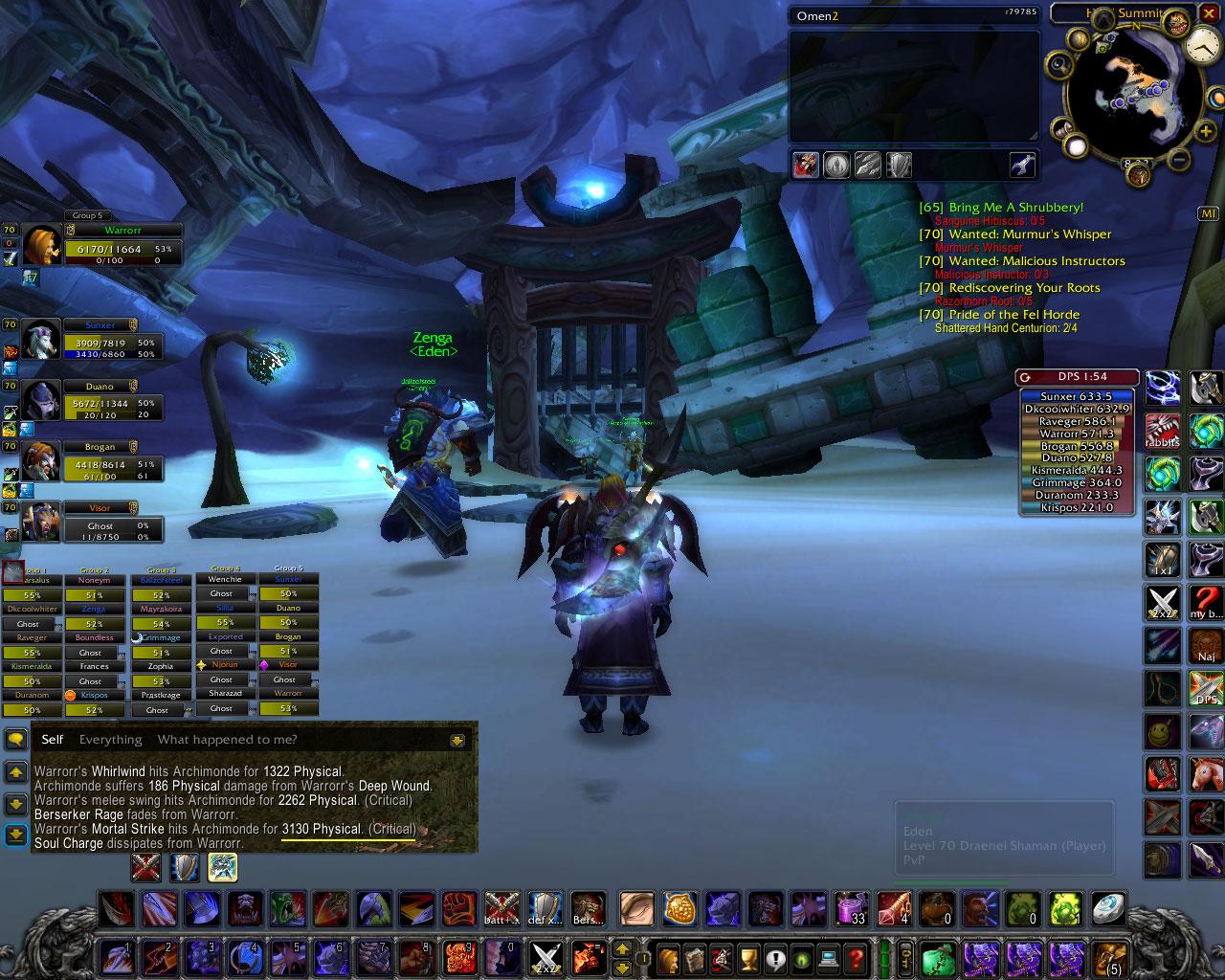Switch to the berserker stance icon
Image resolution: width=1225 pixels, height=980 pixels.
222,867
